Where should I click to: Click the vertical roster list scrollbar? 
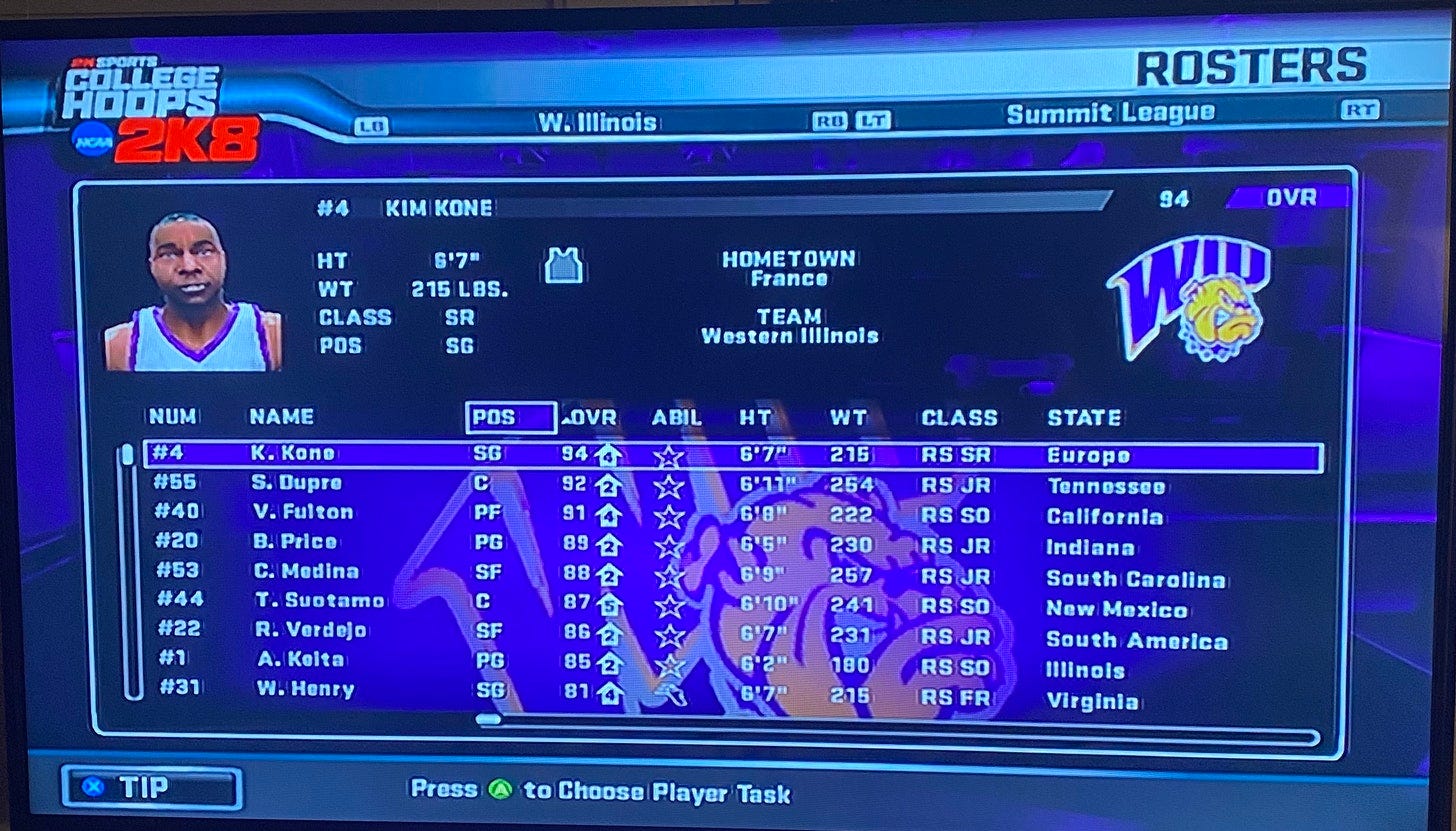pyautogui.click(x=129, y=570)
